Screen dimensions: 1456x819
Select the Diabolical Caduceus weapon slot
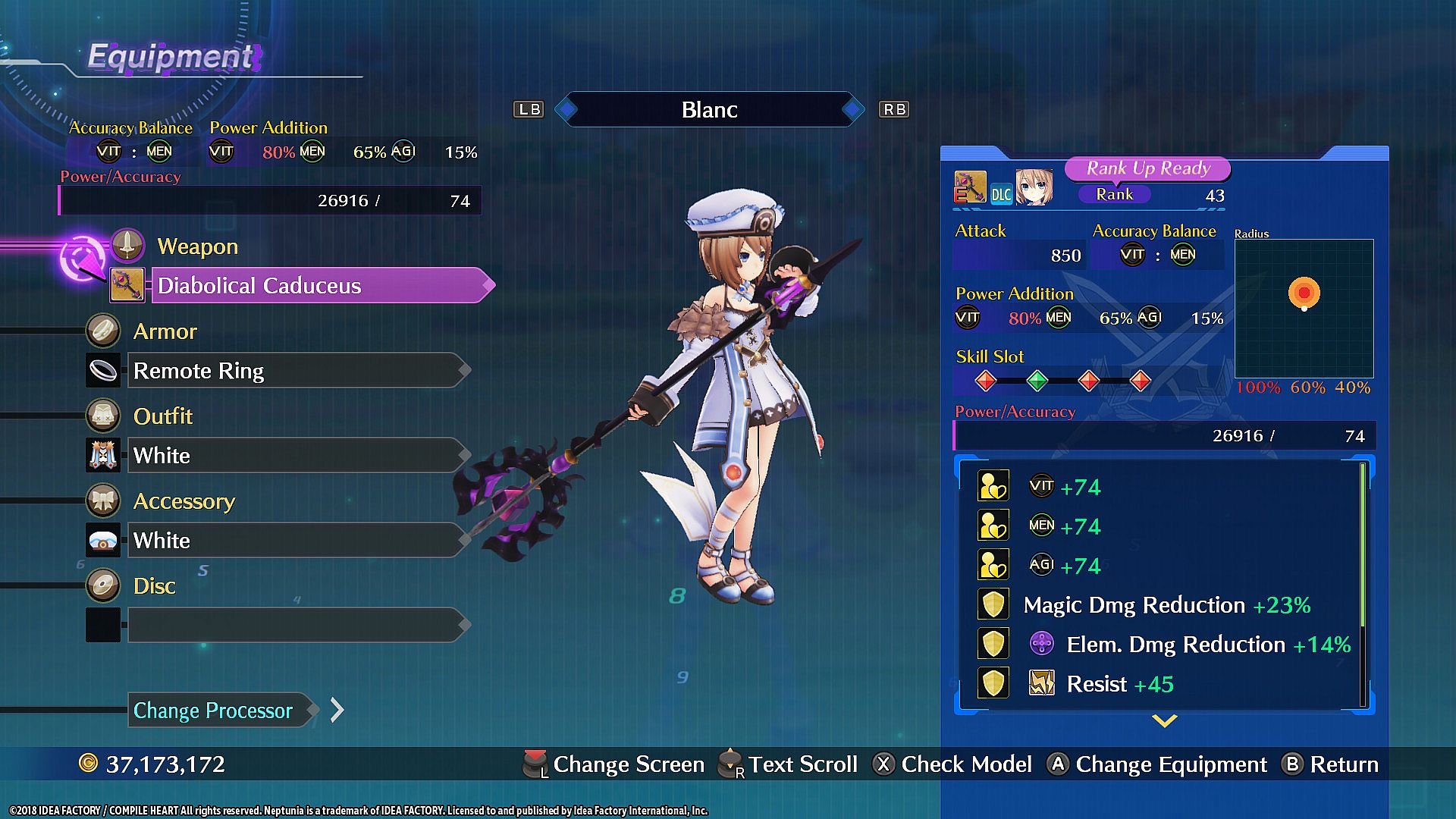(x=318, y=286)
